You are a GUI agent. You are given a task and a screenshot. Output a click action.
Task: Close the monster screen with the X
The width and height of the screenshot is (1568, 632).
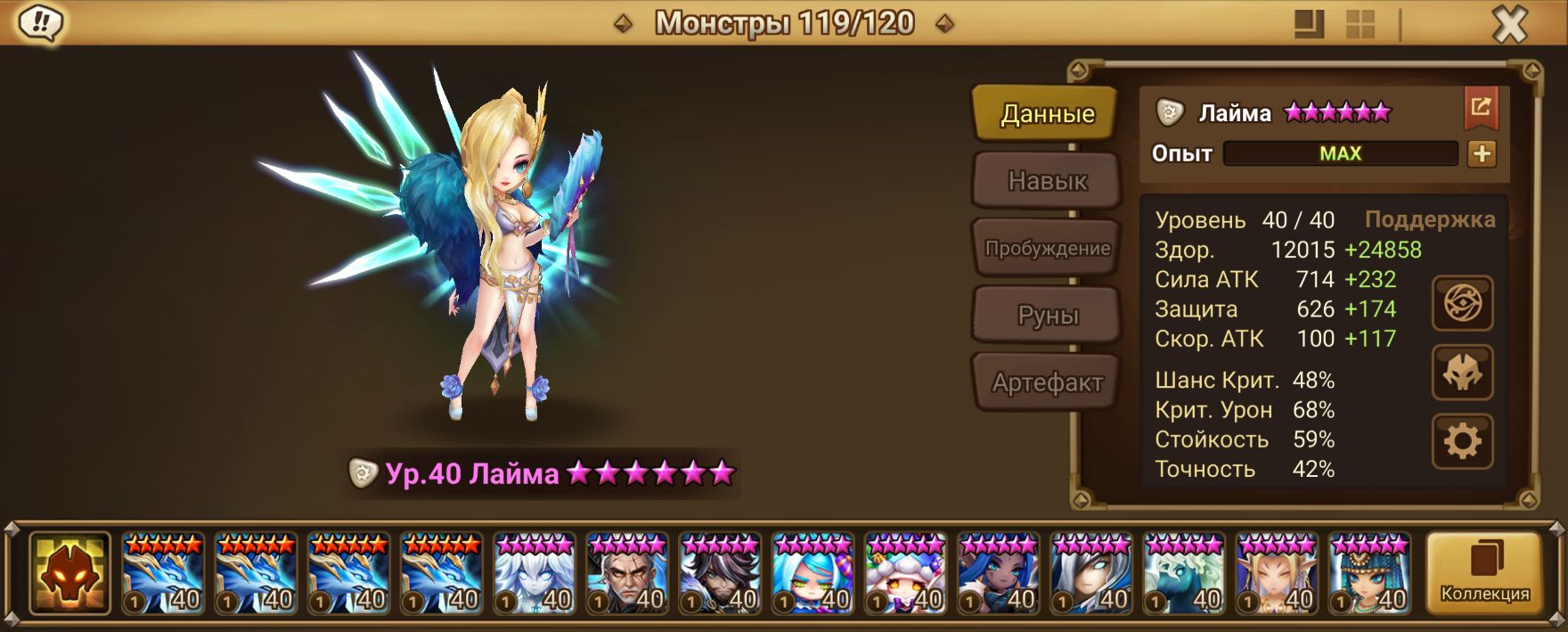point(1509,25)
